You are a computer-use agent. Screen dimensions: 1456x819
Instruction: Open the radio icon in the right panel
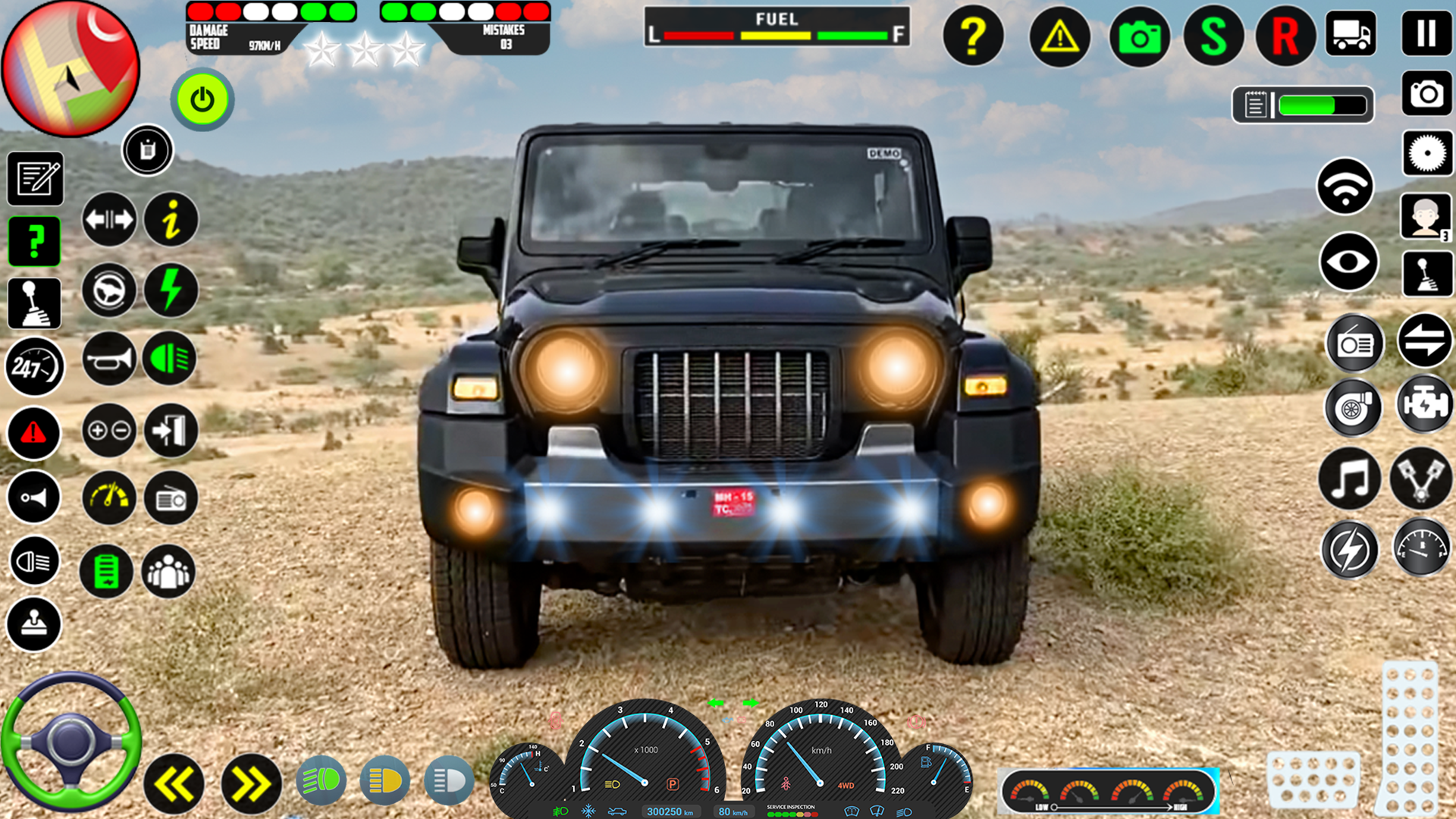point(1356,342)
